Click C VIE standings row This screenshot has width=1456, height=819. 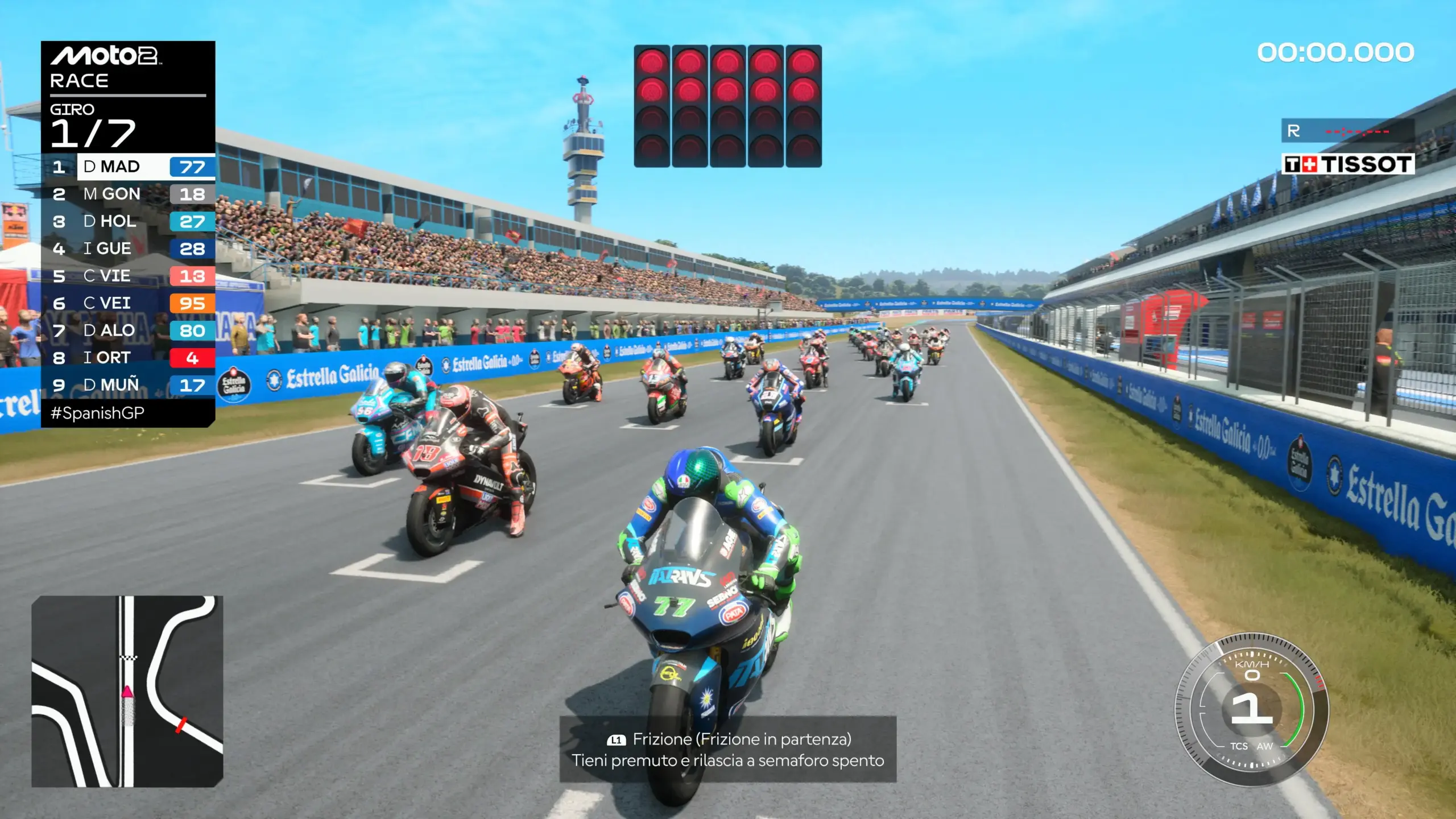pyautogui.click(x=128, y=276)
